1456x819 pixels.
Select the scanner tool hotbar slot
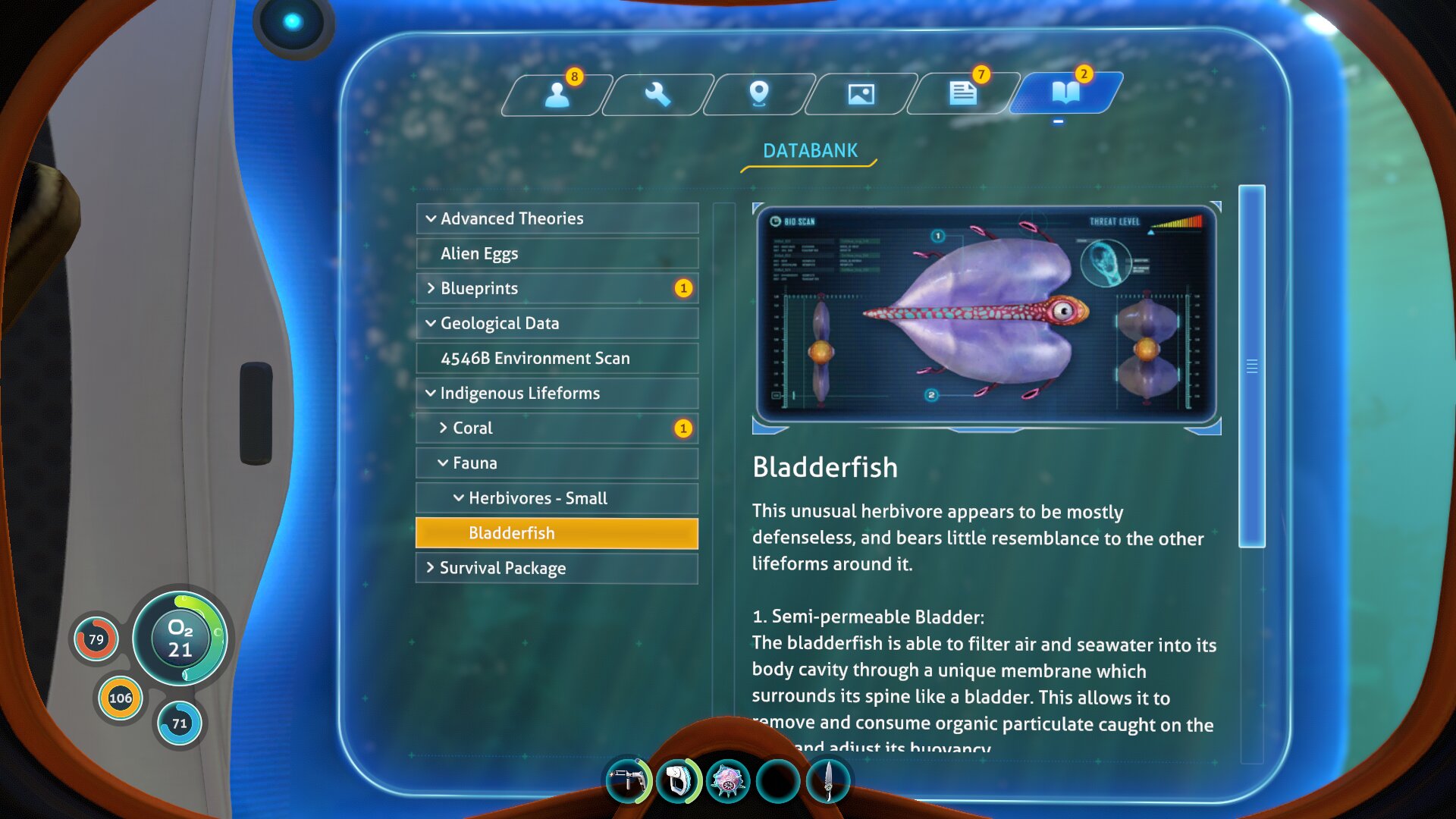(x=677, y=780)
